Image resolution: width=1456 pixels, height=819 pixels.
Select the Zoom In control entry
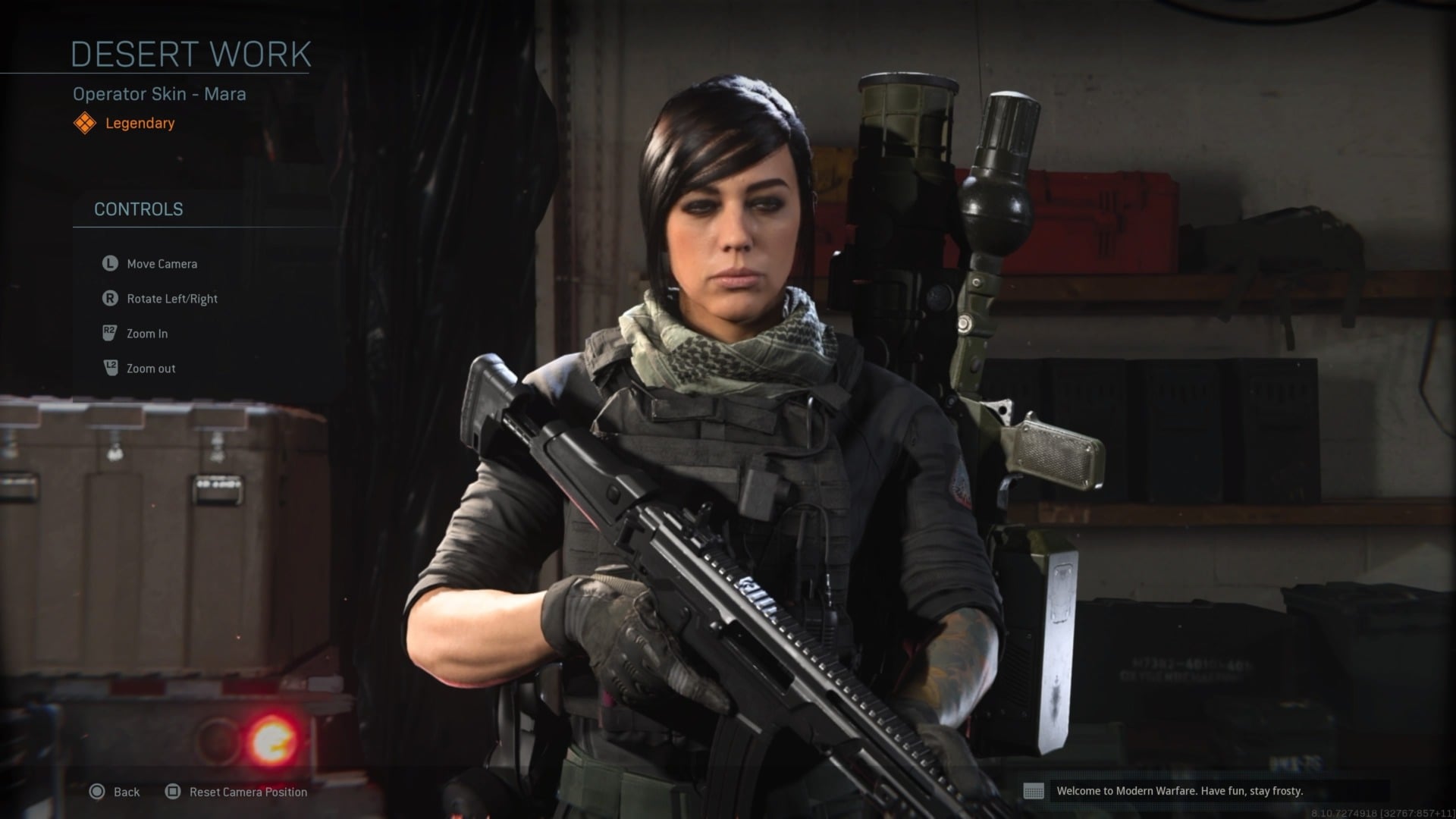pyautogui.click(x=147, y=333)
